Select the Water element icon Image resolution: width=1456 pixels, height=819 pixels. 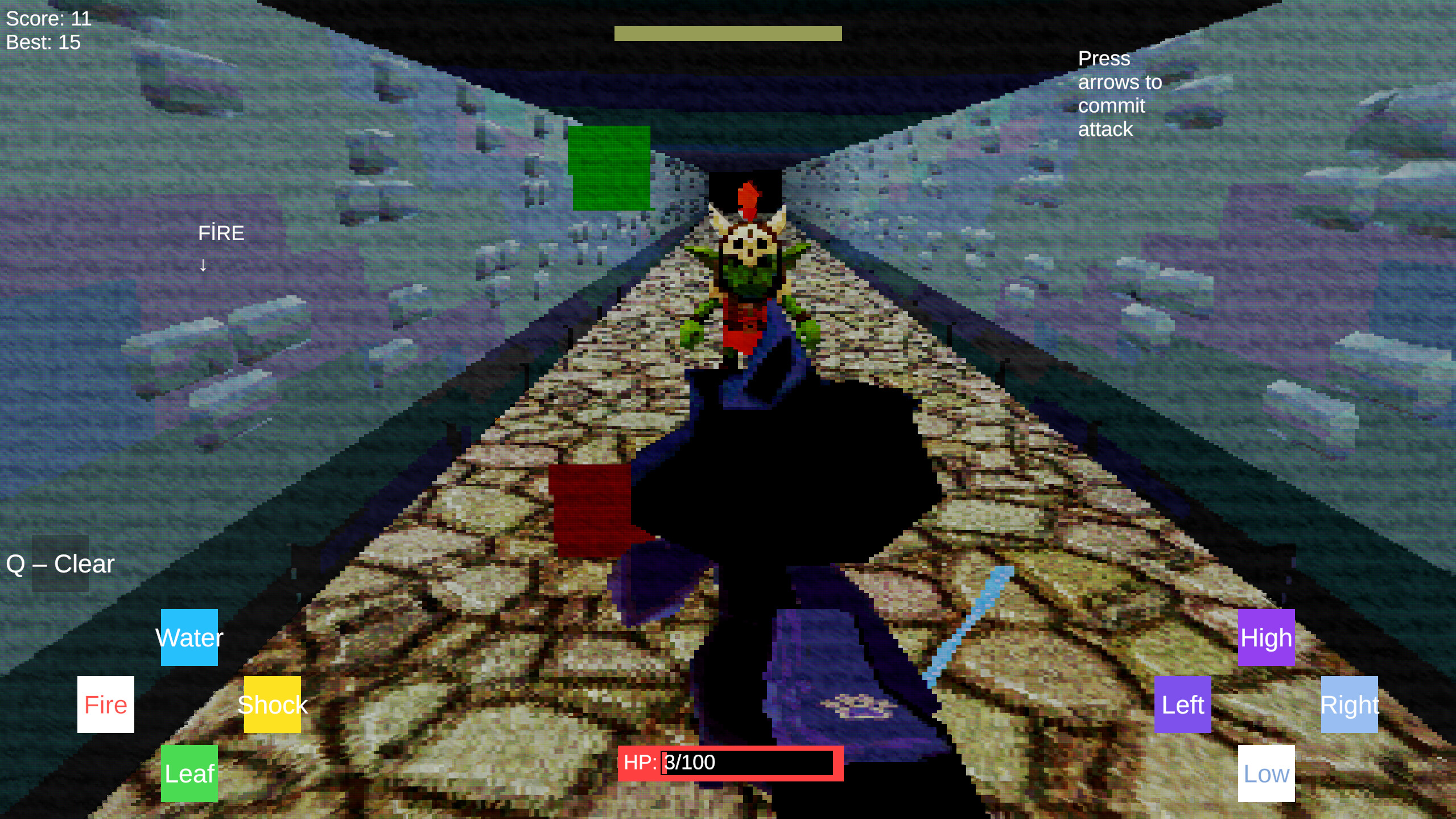[x=189, y=637]
